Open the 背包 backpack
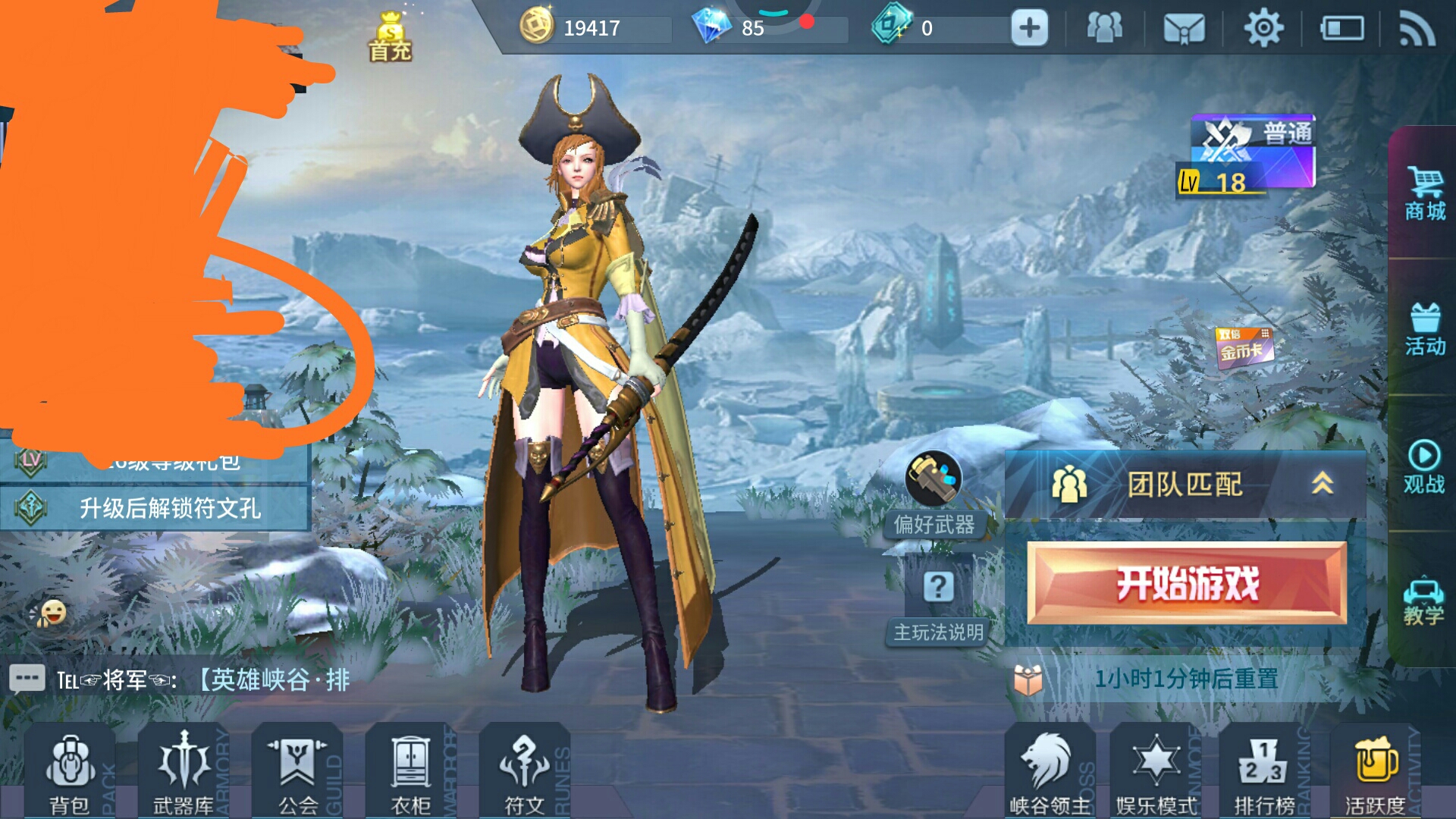The width and height of the screenshot is (1456, 819). (70, 773)
